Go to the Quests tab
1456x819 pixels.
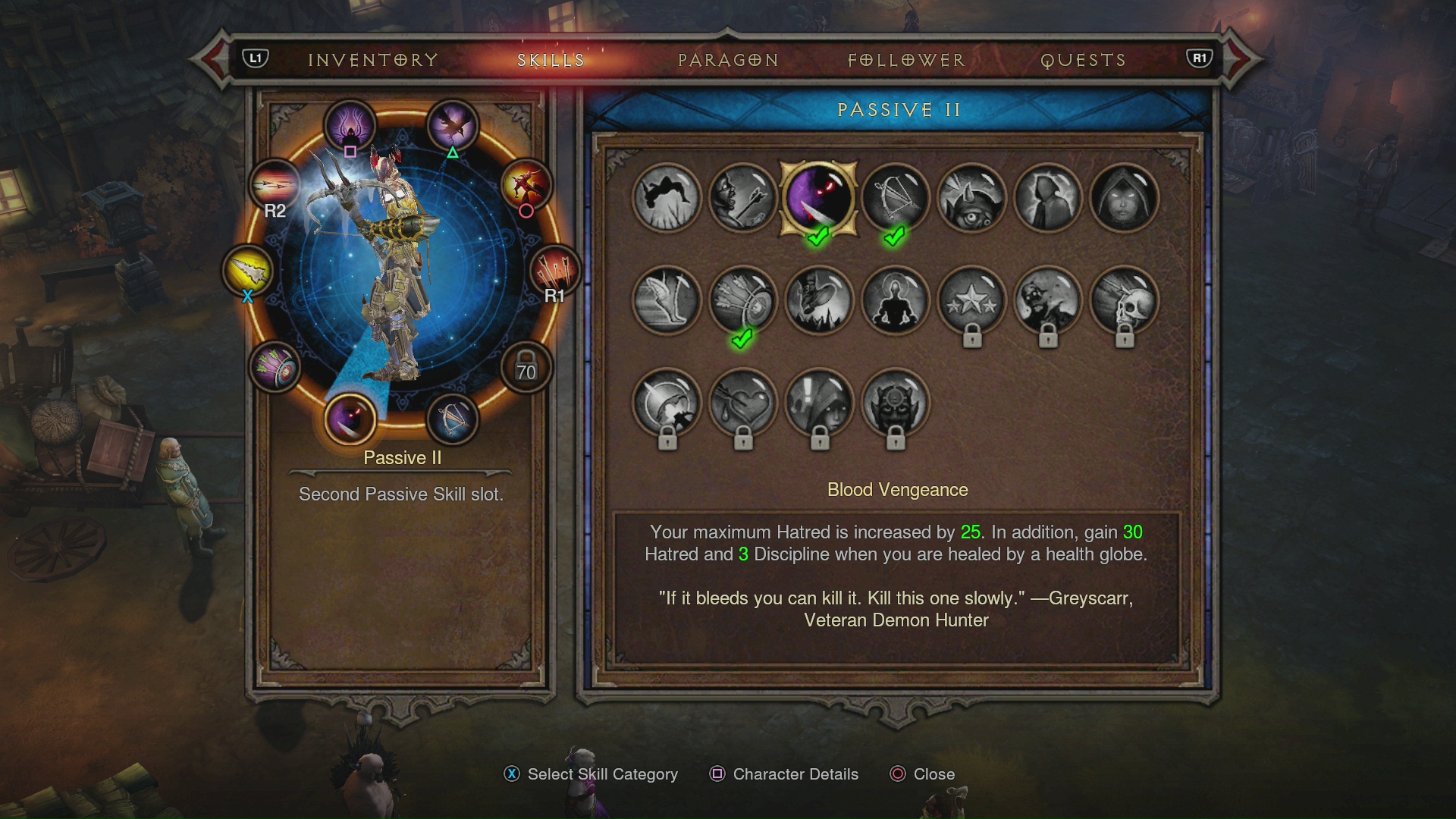[1083, 60]
